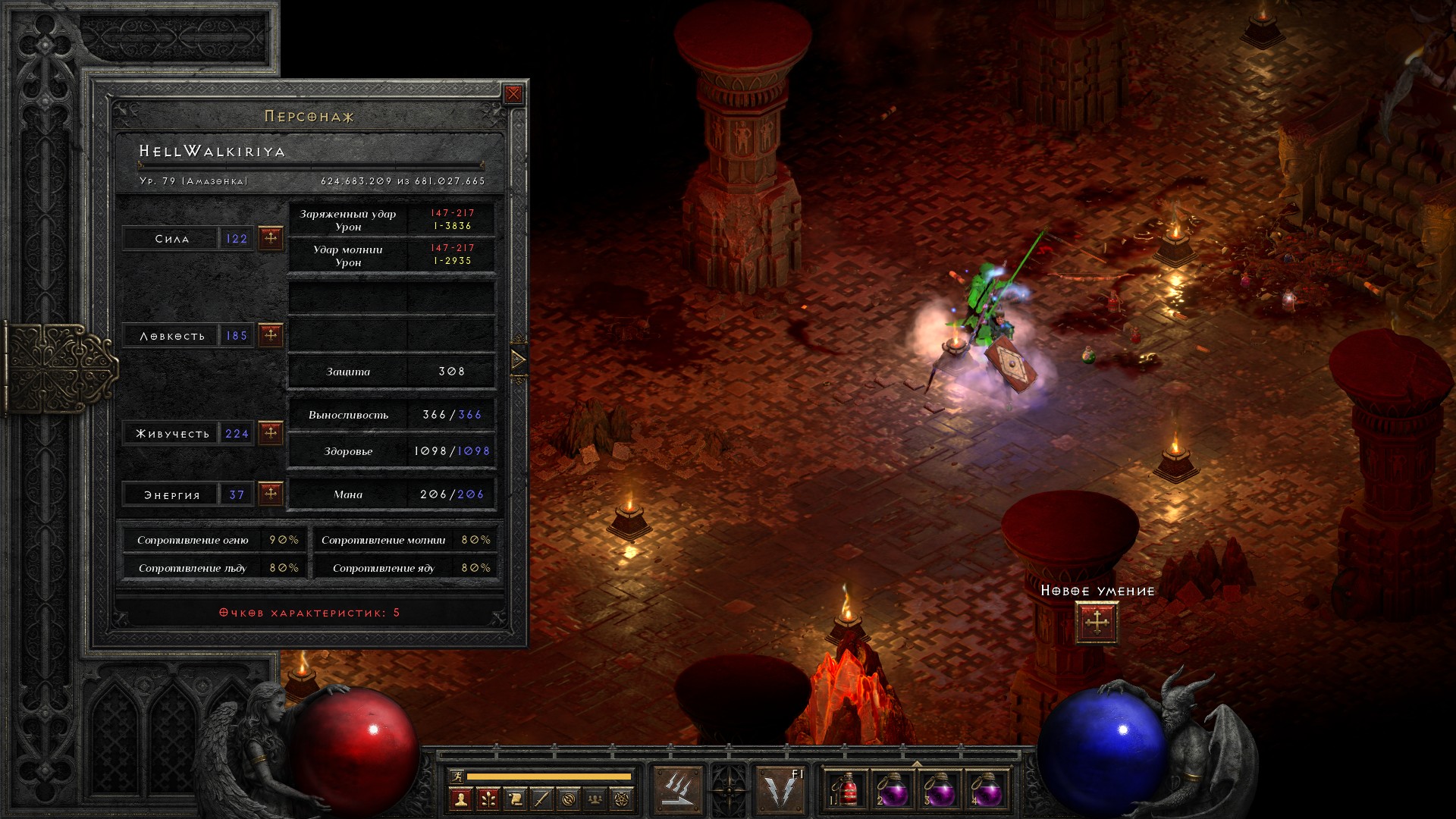The image size is (1456, 819).
Task: Open the pentagram game menu icon
Action: 623,799
